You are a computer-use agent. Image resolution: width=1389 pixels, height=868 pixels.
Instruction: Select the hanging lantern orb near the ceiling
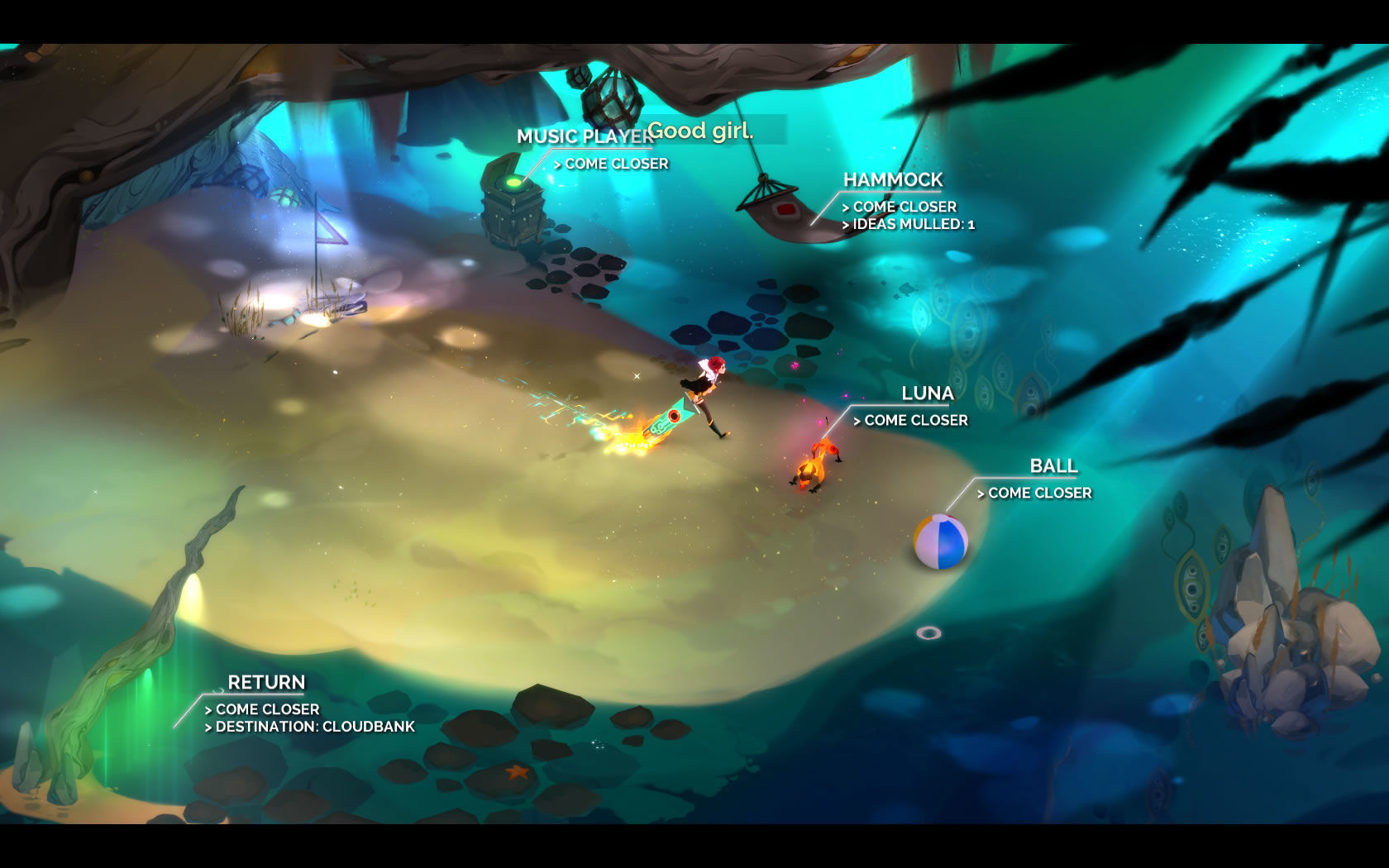(612, 98)
